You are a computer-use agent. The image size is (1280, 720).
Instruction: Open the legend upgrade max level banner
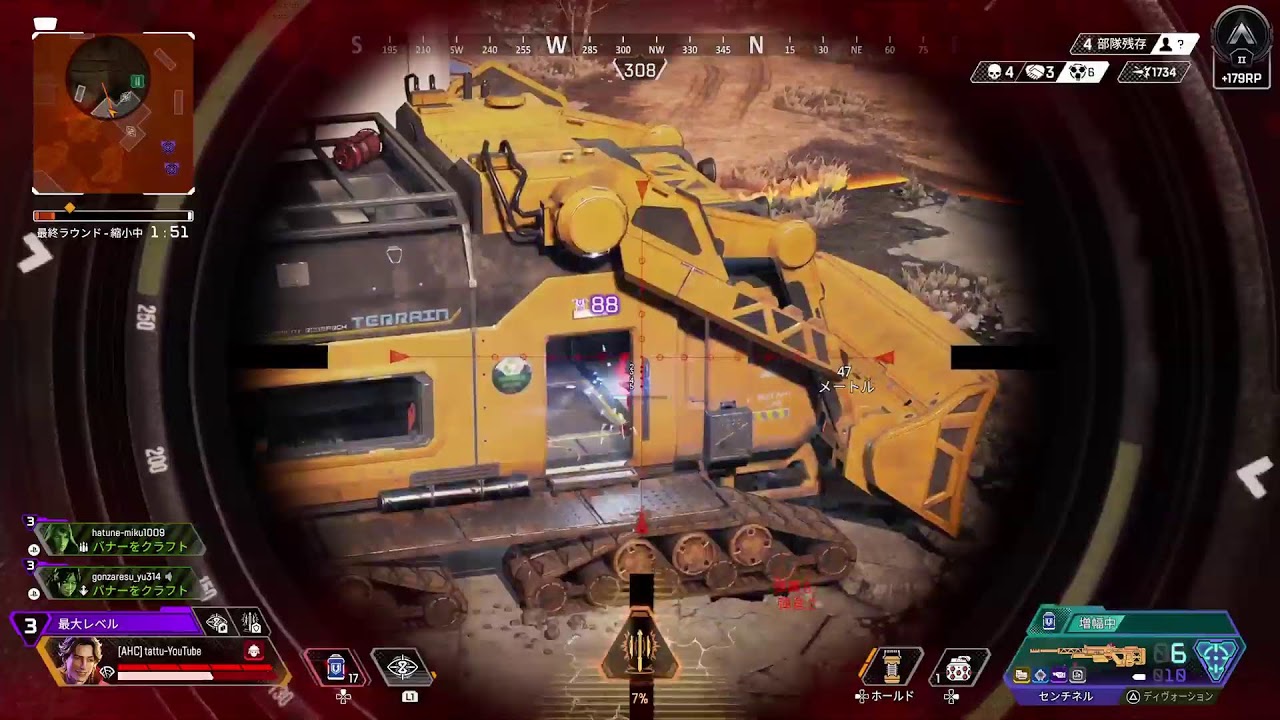[104, 624]
